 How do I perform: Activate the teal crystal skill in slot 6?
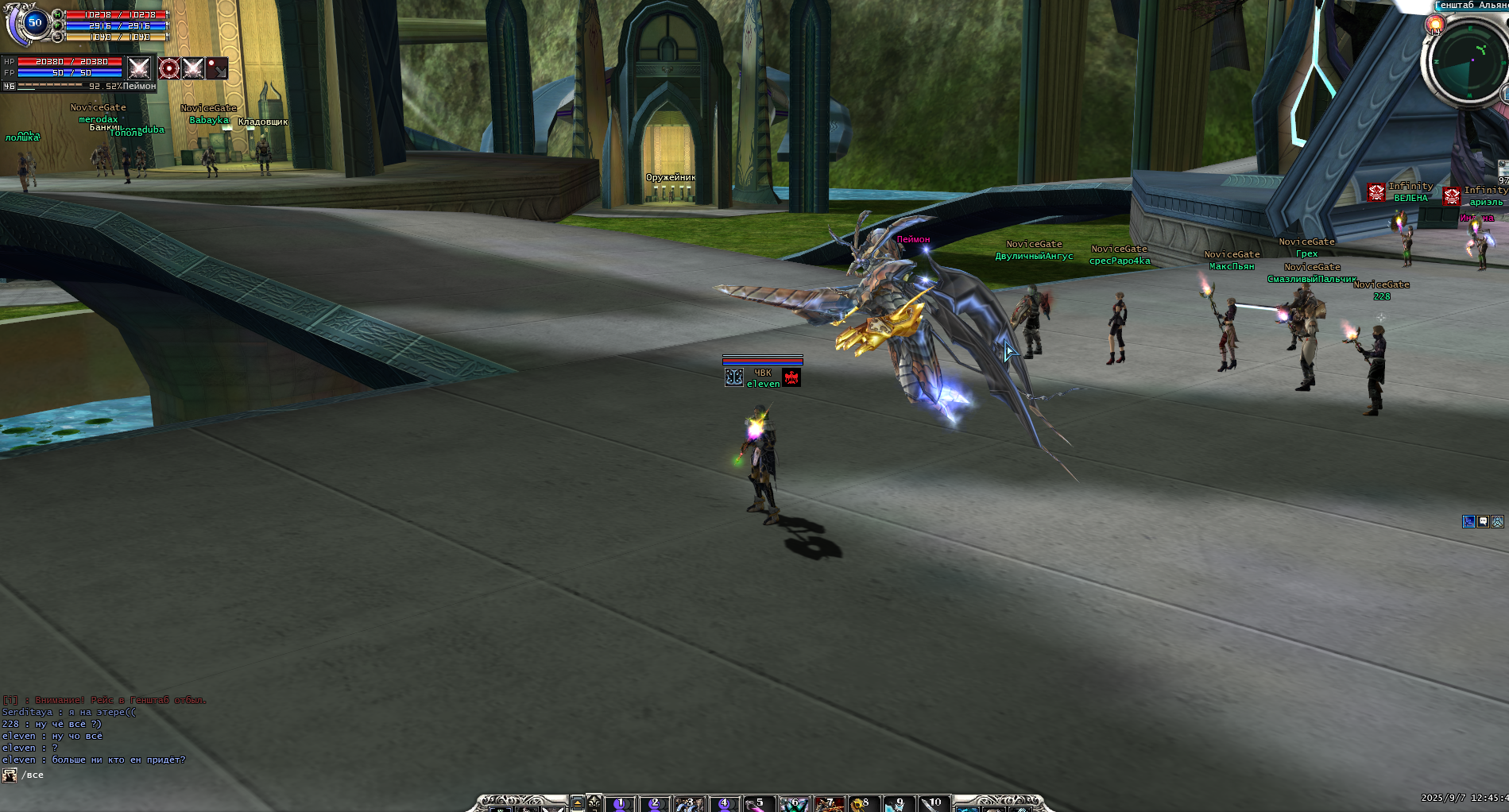coord(792,804)
